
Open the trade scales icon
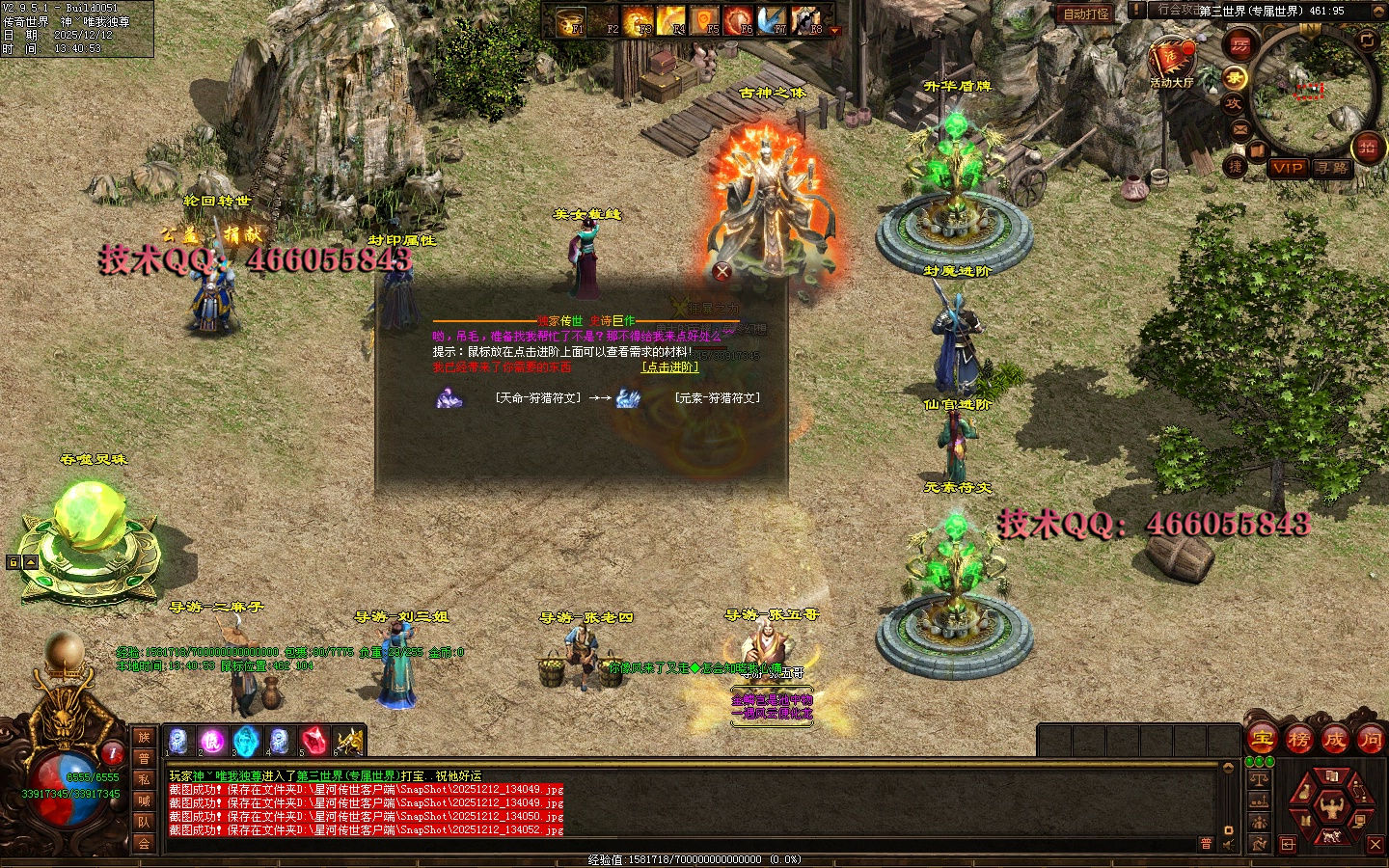click(1259, 777)
